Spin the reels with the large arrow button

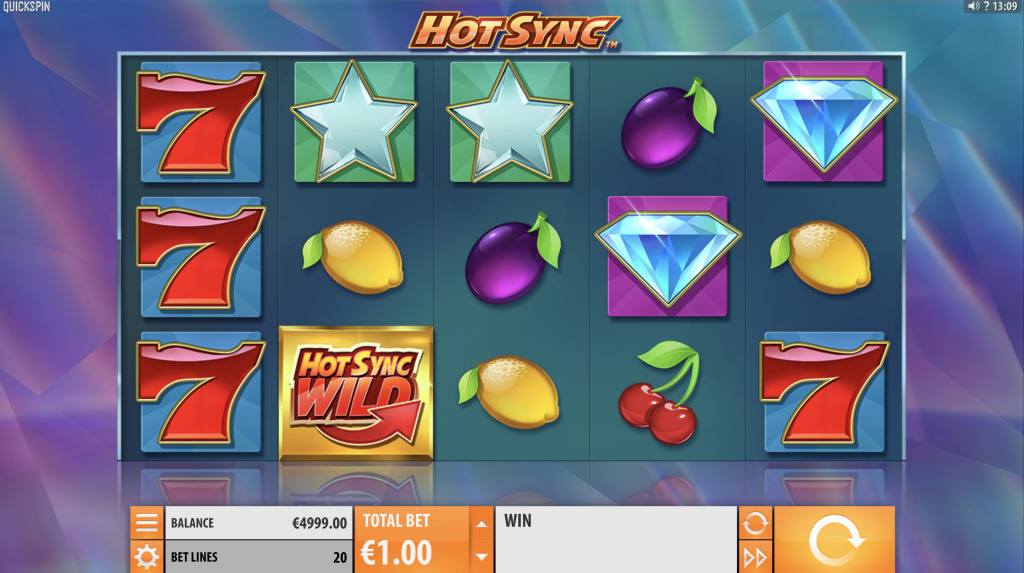pyautogui.click(x=834, y=540)
